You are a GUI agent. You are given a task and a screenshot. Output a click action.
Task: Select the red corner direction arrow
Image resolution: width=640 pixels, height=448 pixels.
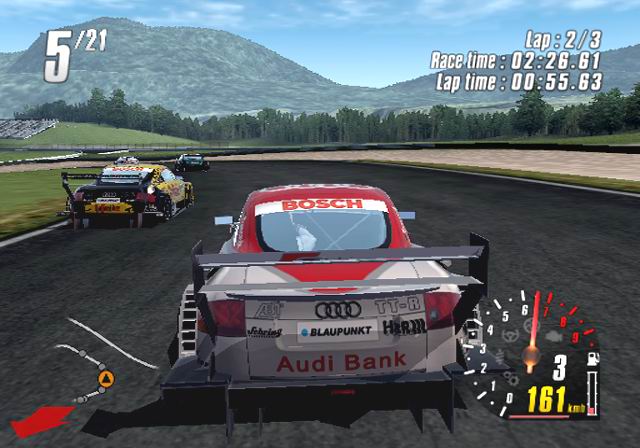[x=42, y=420]
